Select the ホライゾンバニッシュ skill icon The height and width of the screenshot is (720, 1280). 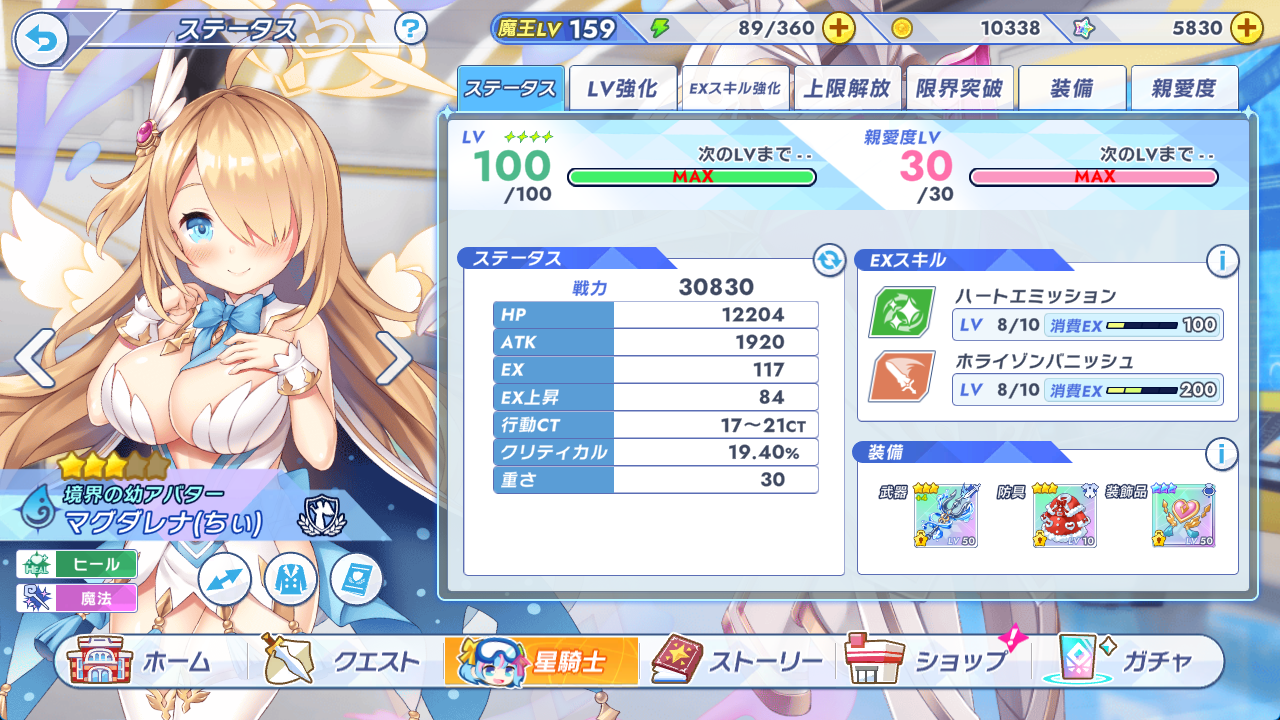pos(901,376)
